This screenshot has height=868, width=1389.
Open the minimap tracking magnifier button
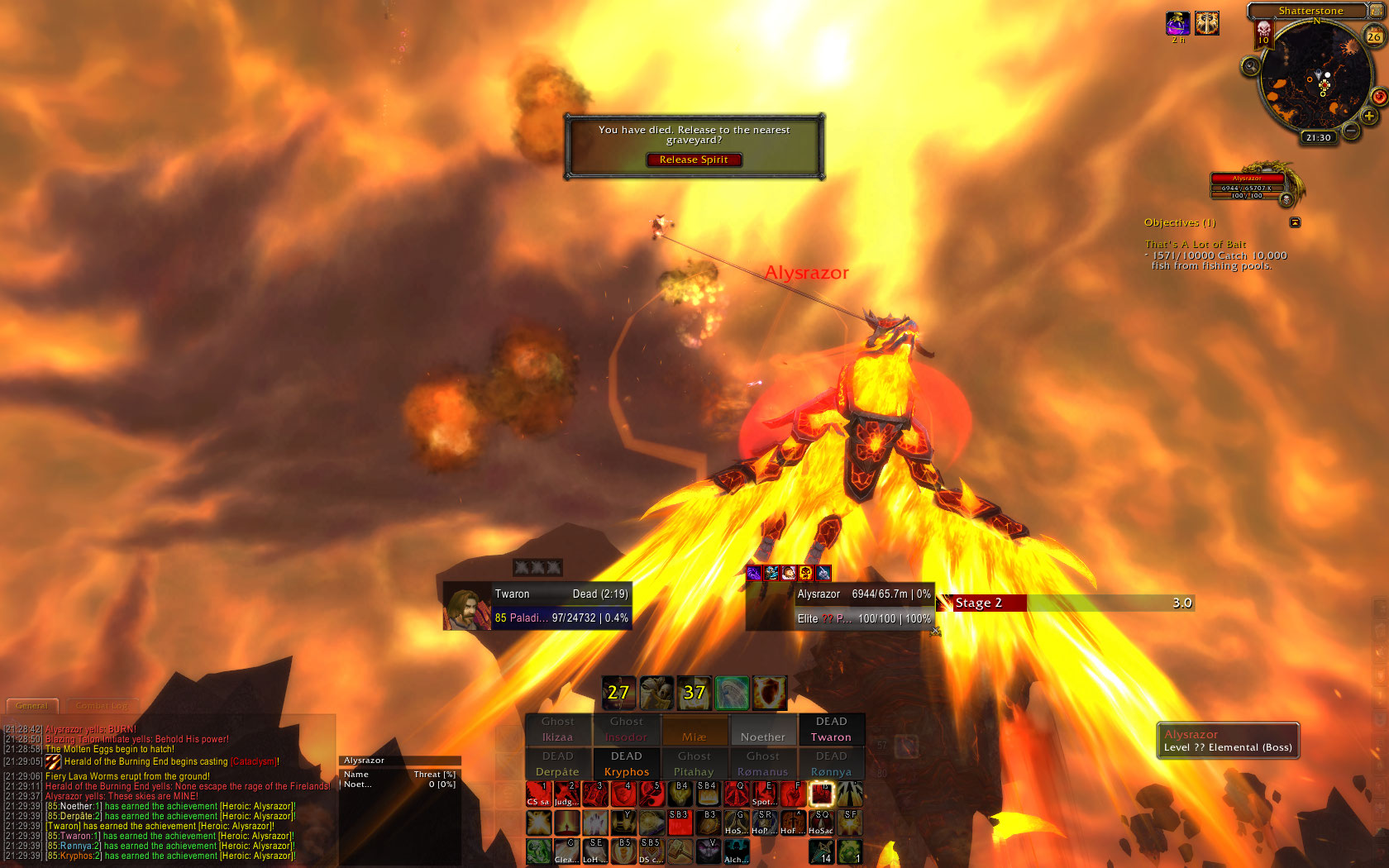(1251, 66)
